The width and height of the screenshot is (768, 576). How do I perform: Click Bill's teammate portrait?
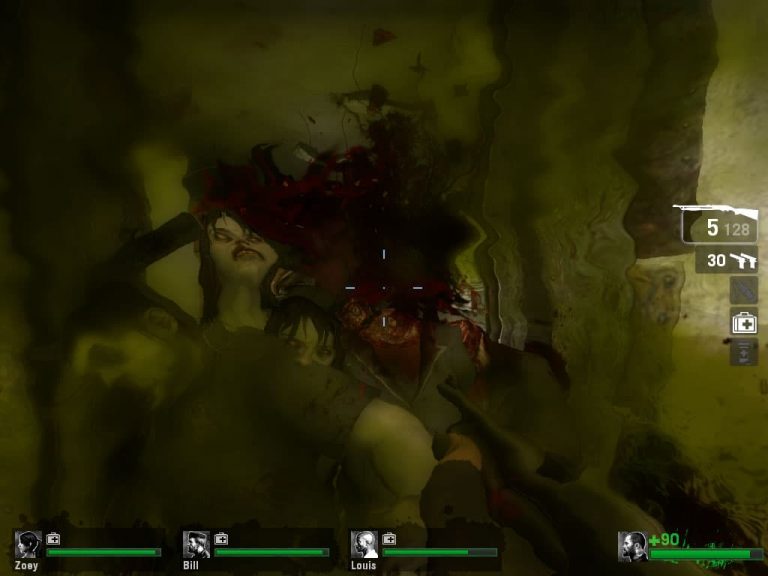point(195,545)
